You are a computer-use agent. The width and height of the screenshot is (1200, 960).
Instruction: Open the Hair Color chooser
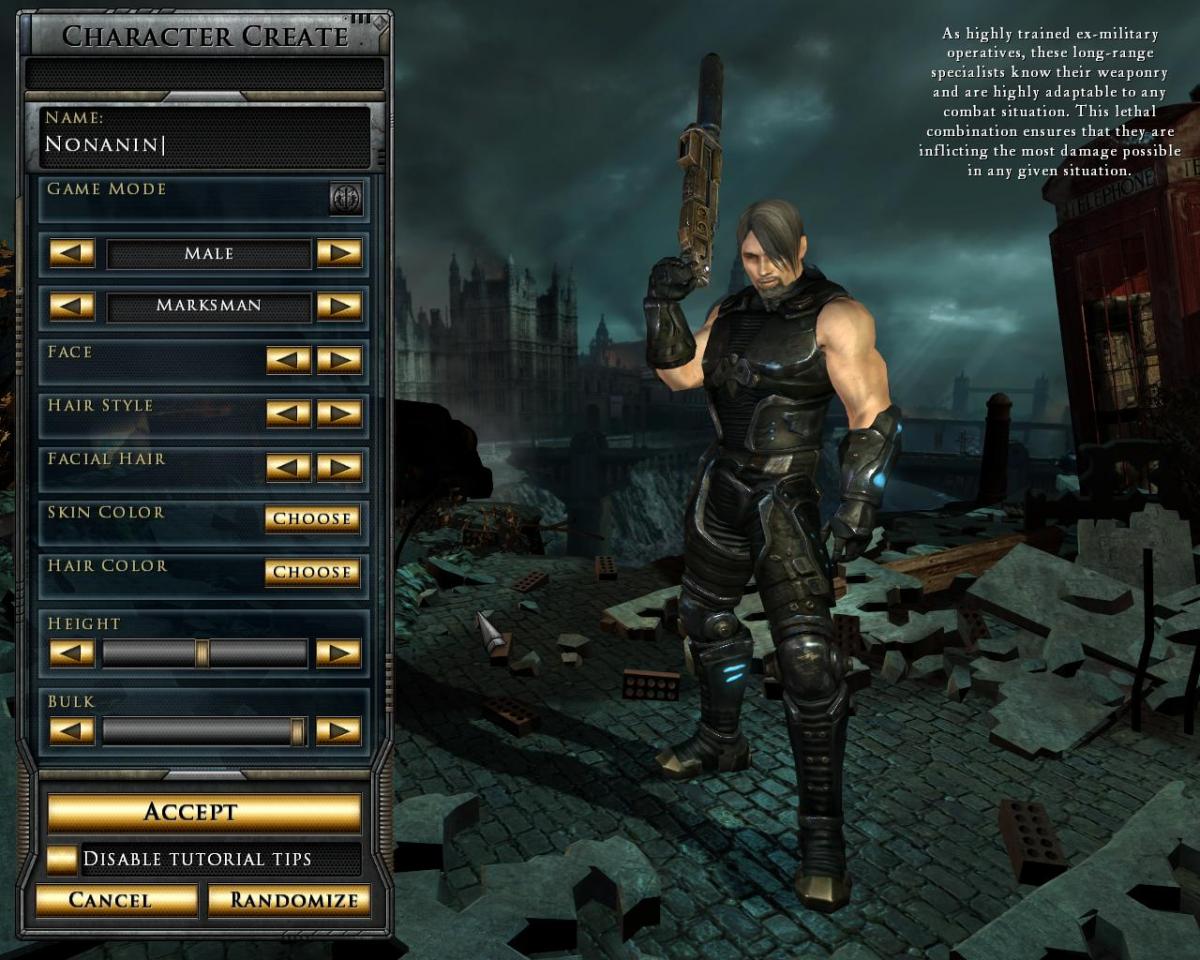312,572
